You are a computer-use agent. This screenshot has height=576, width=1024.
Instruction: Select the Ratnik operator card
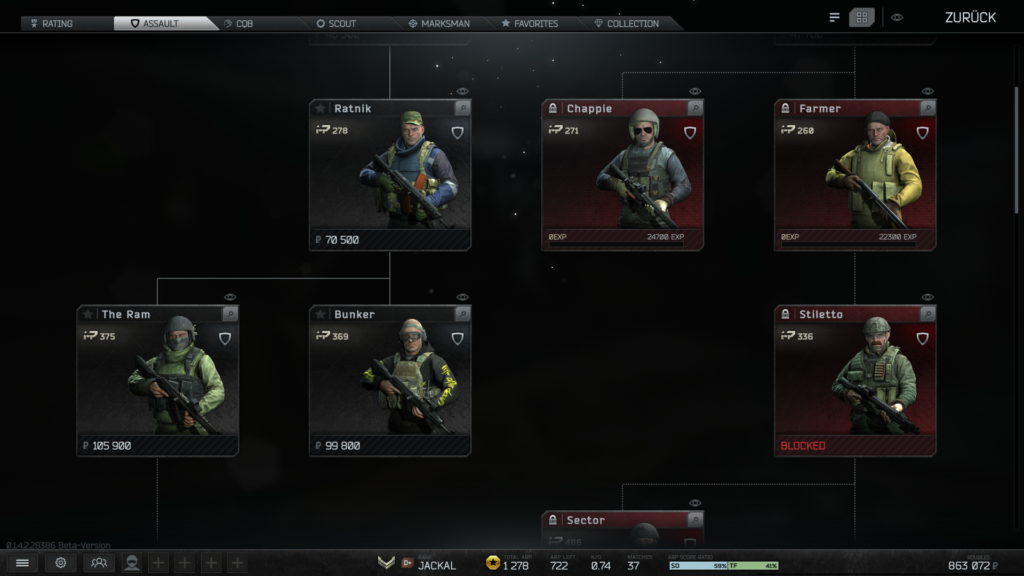pyautogui.click(x=390, y=175)
